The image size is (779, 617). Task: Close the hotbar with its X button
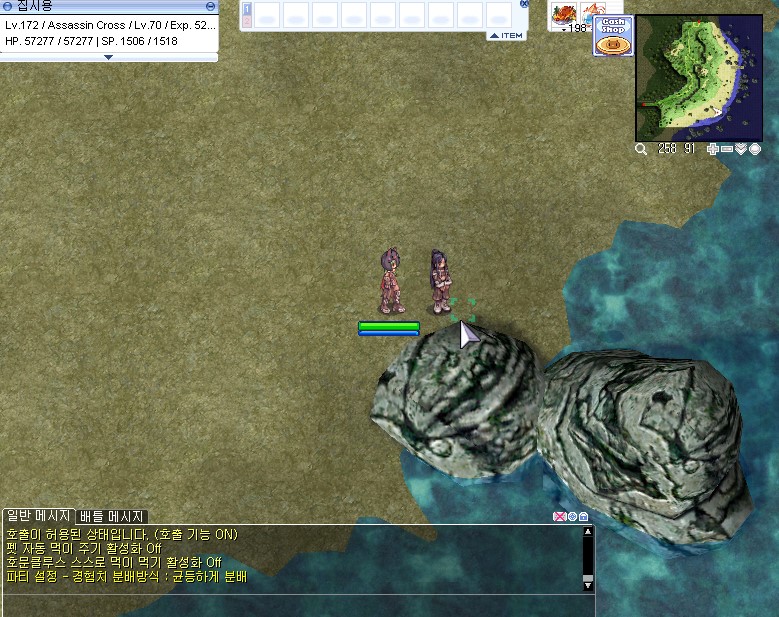525,4
